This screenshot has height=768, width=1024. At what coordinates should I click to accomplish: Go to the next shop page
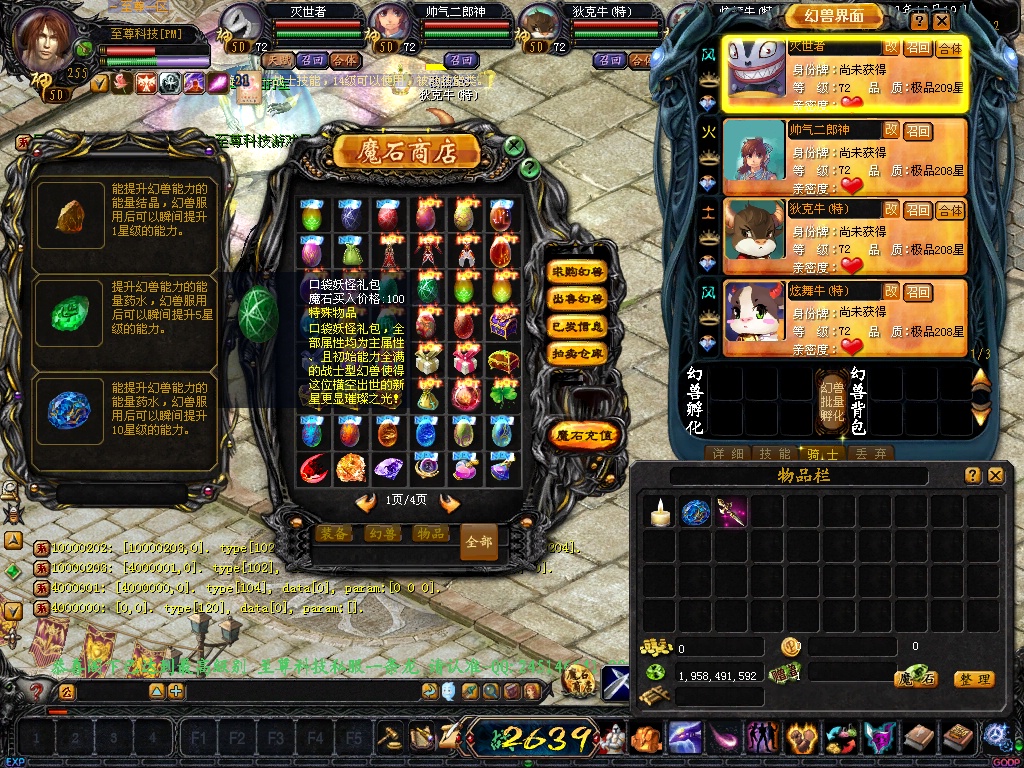(450, 503)
